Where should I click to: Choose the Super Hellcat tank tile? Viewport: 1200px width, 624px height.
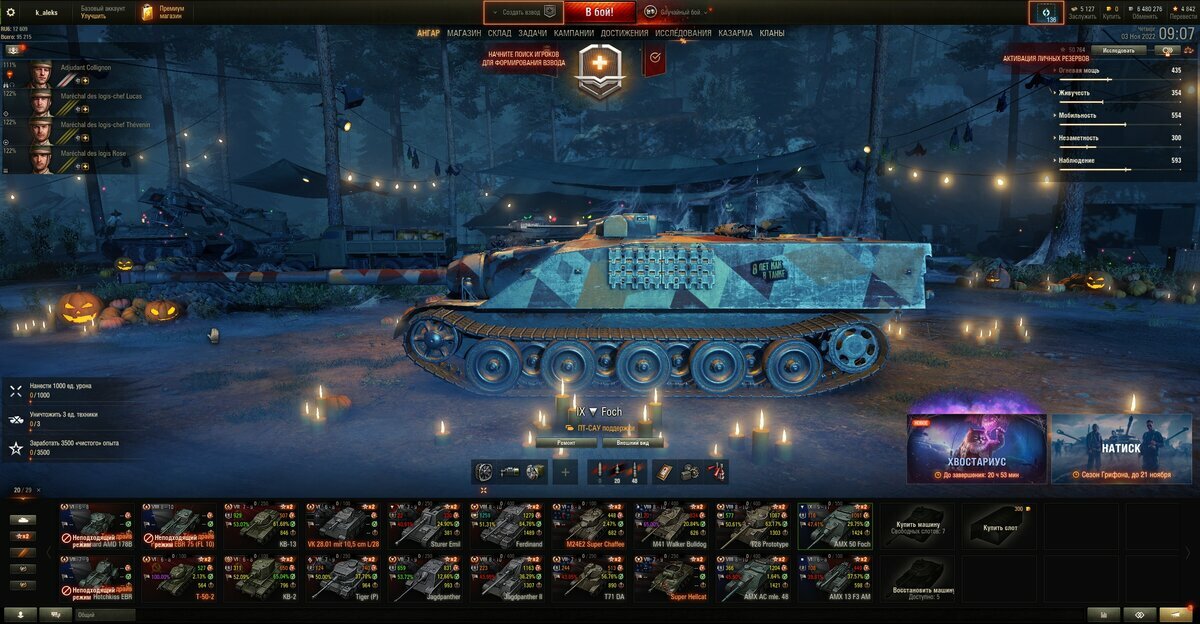click(x=673, y=579)
